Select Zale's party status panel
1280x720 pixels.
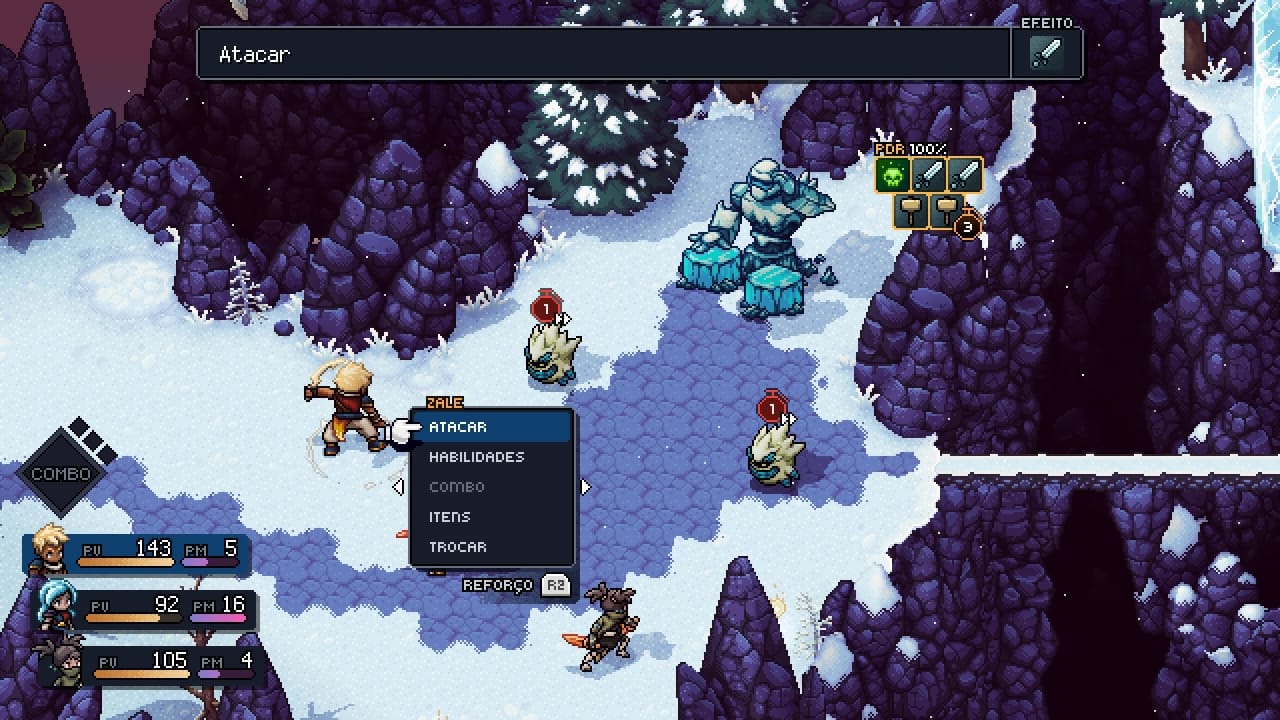coord(140,551)
